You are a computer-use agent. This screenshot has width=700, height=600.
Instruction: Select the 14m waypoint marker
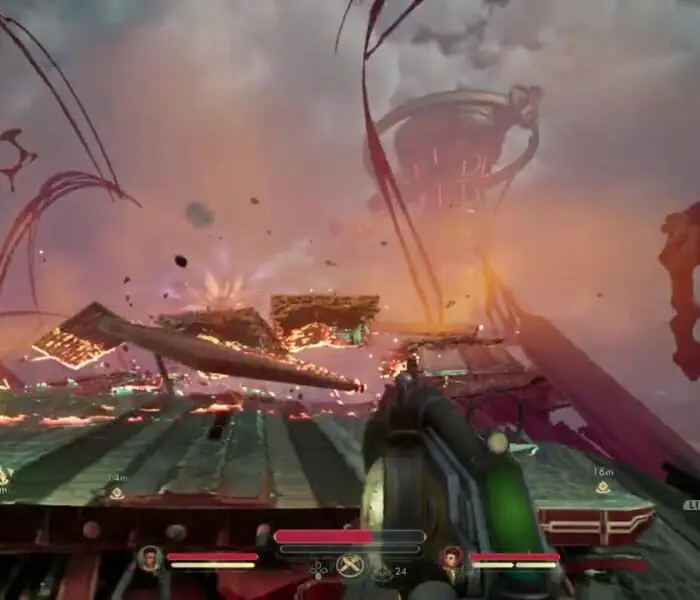tap(117, 493)
